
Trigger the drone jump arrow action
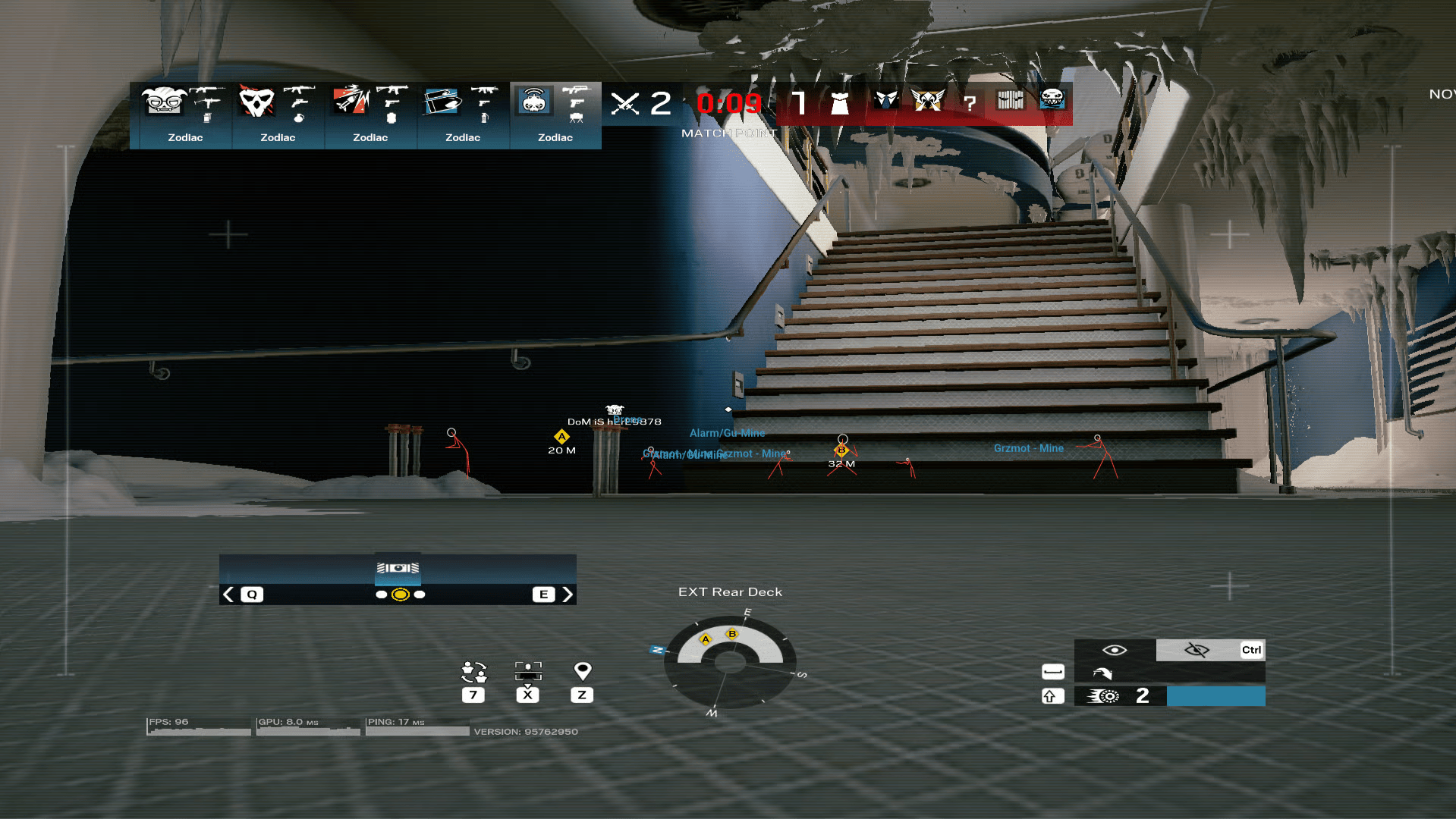pos(1102,673)
